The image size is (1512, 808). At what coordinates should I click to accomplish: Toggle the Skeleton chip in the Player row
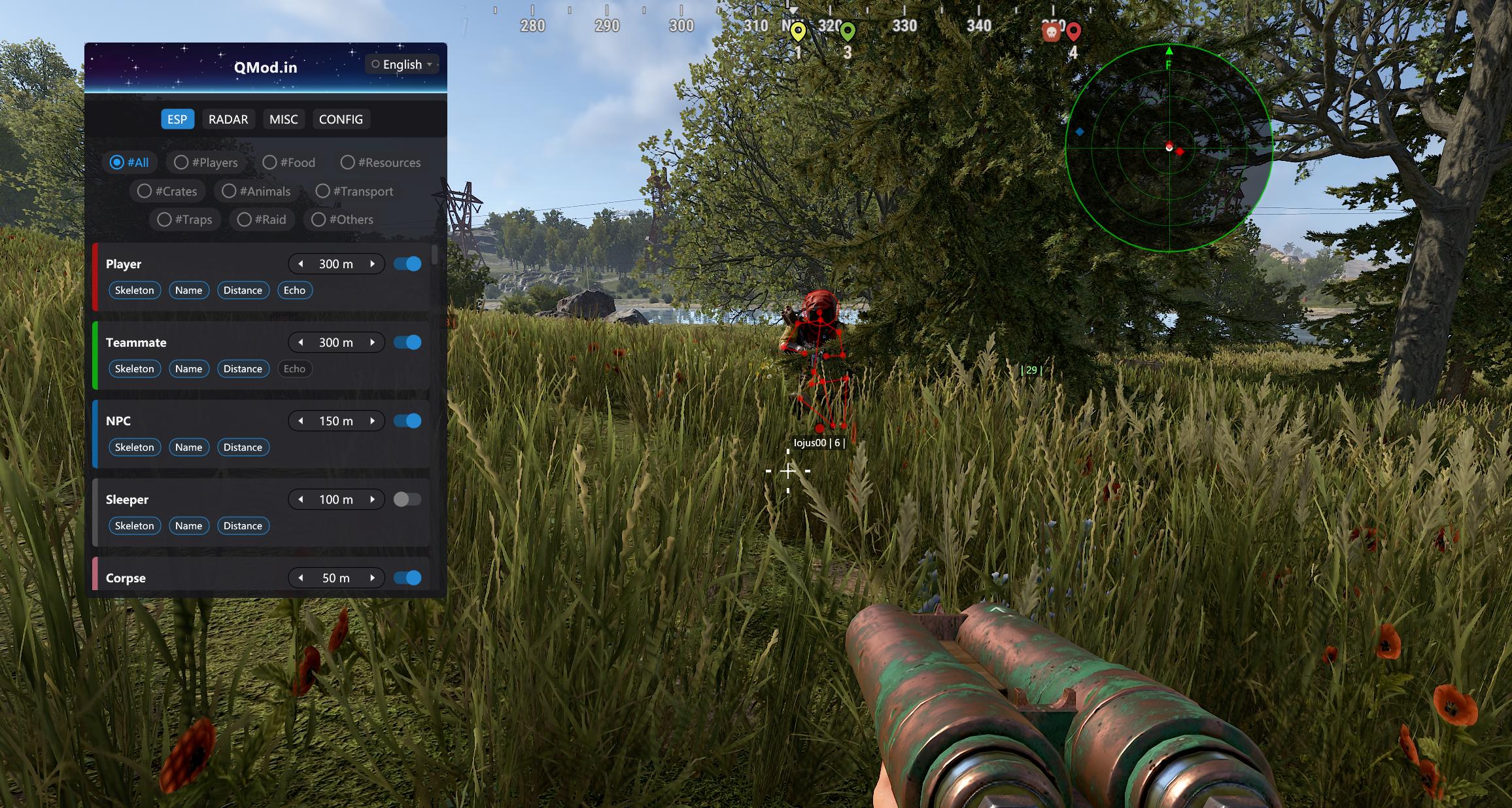(x=135, y=290)
